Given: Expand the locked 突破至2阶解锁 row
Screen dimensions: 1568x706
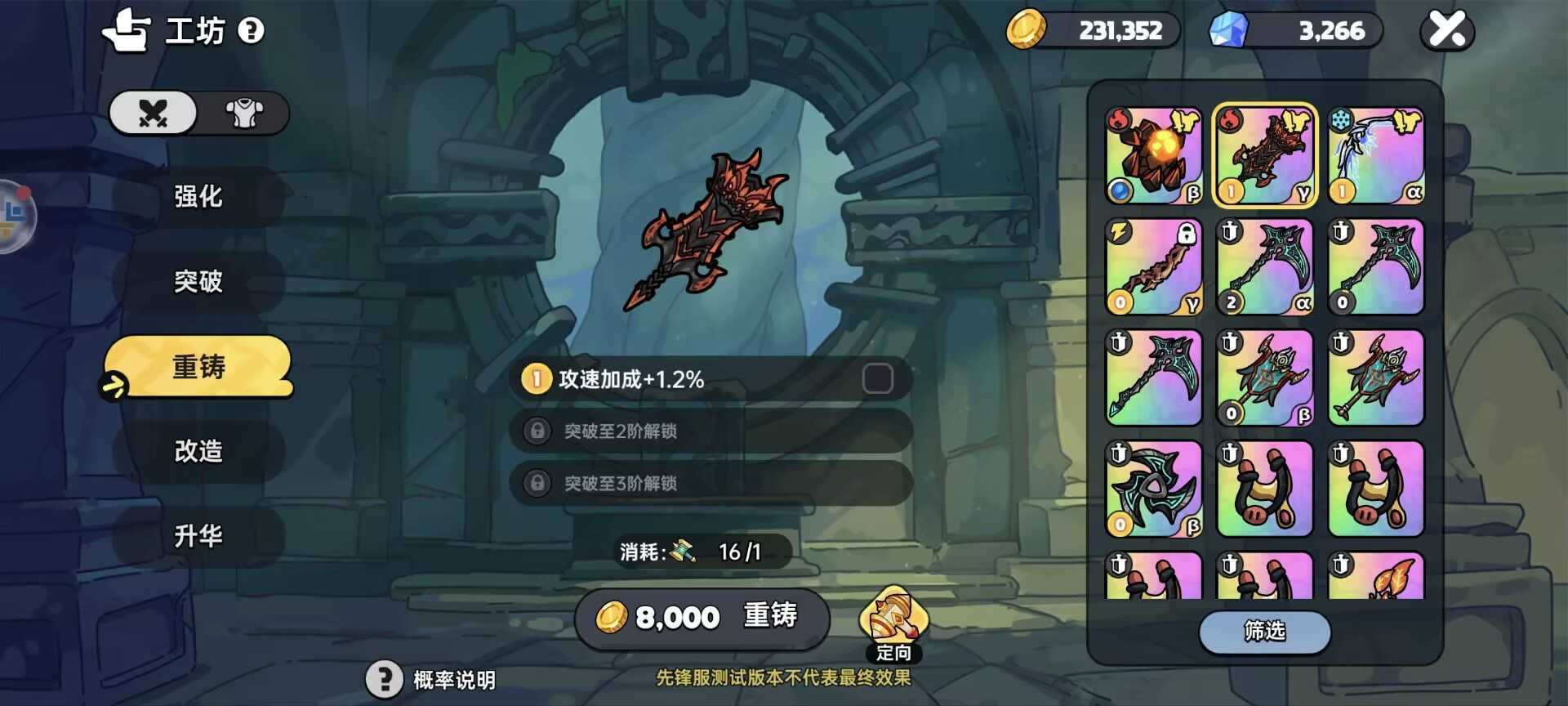Looking at the screenshot, I should click(x=708, y=431).
